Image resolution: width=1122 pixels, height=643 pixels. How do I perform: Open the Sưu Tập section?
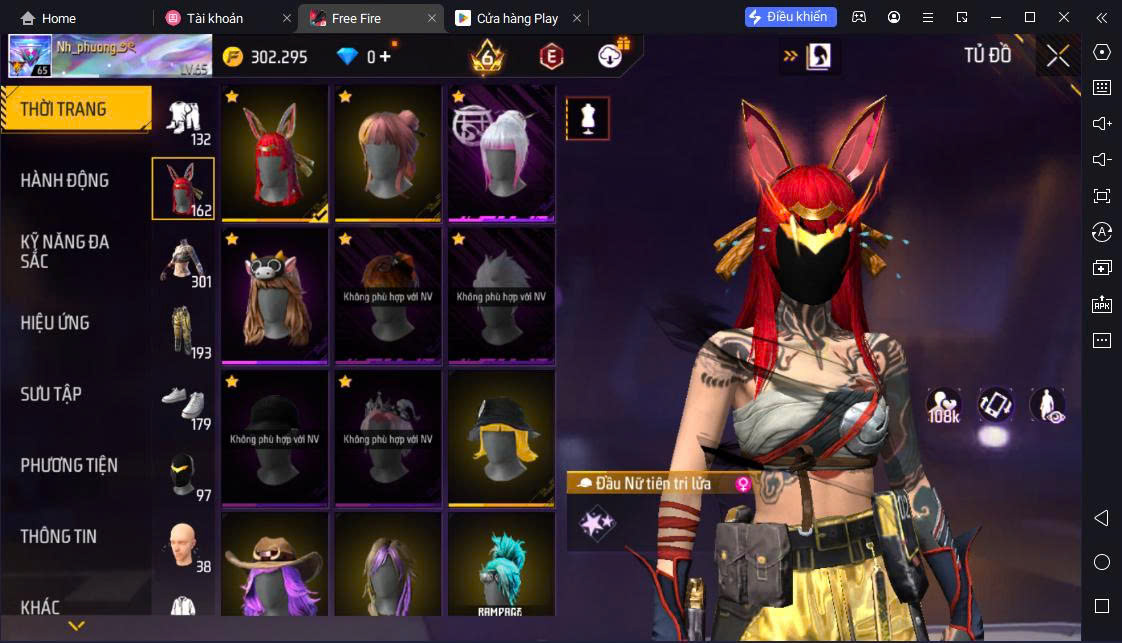51,394
